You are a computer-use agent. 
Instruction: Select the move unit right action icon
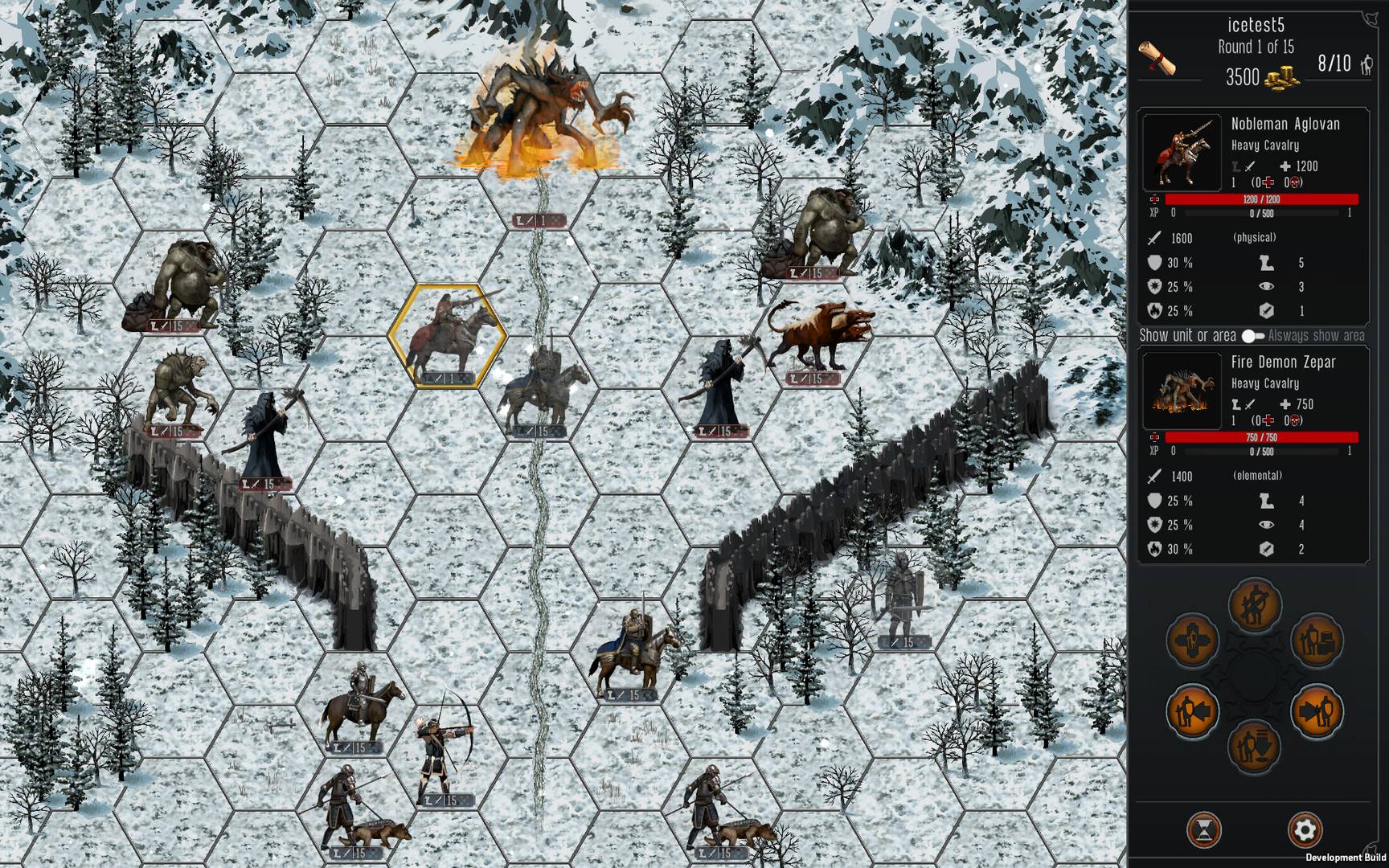coord(1318,710)
